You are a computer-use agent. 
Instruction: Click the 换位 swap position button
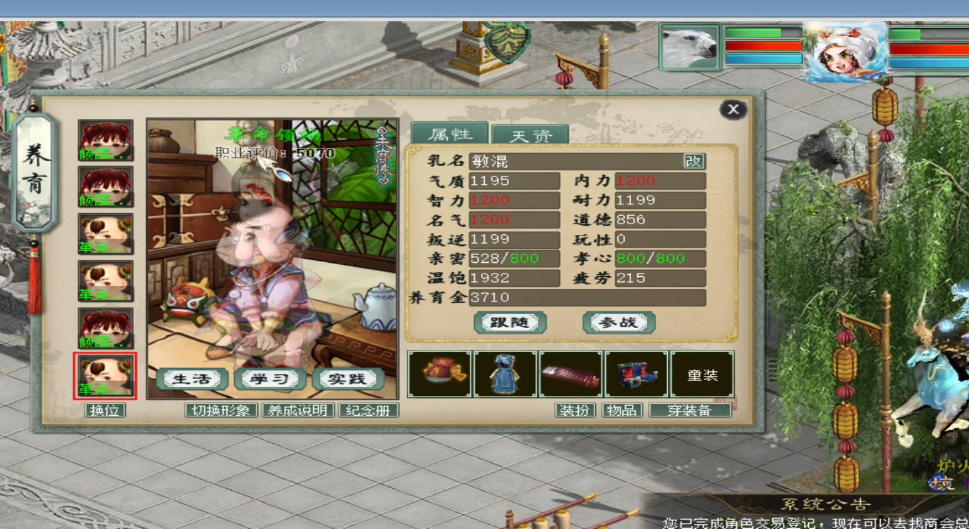click(x=105, y=410)
